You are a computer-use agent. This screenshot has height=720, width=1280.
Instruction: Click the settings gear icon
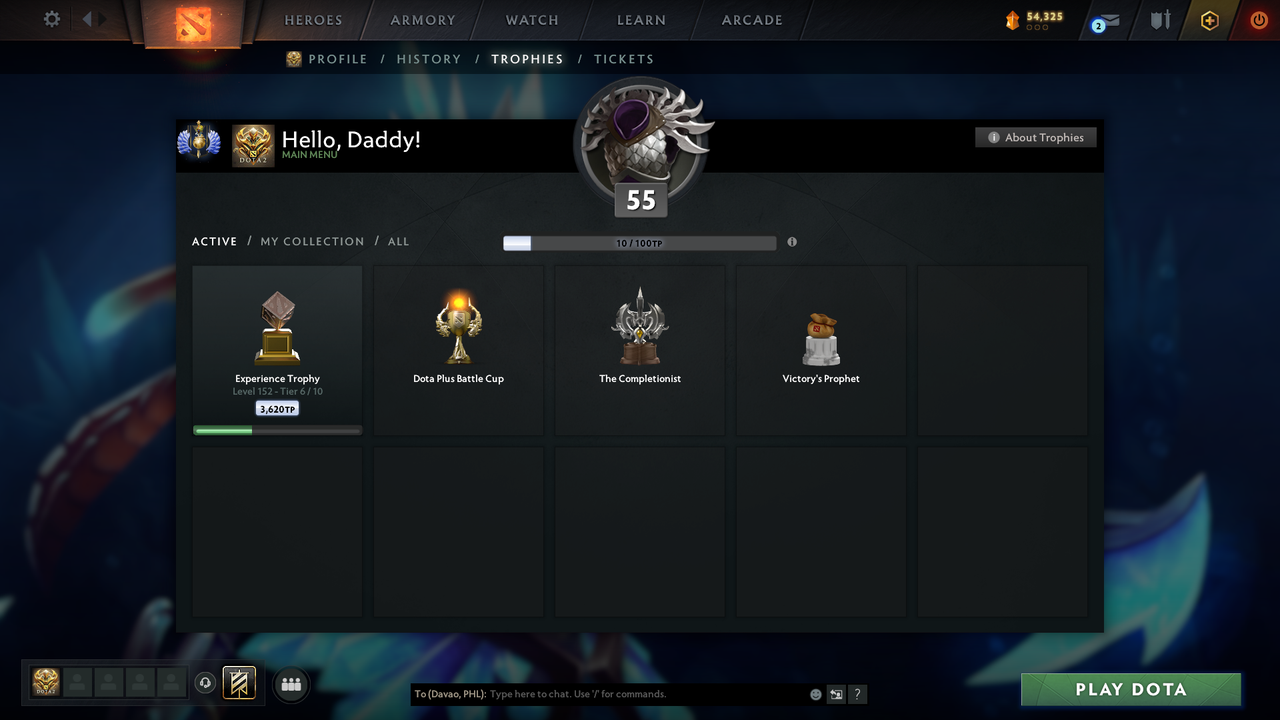pos(52,19)
